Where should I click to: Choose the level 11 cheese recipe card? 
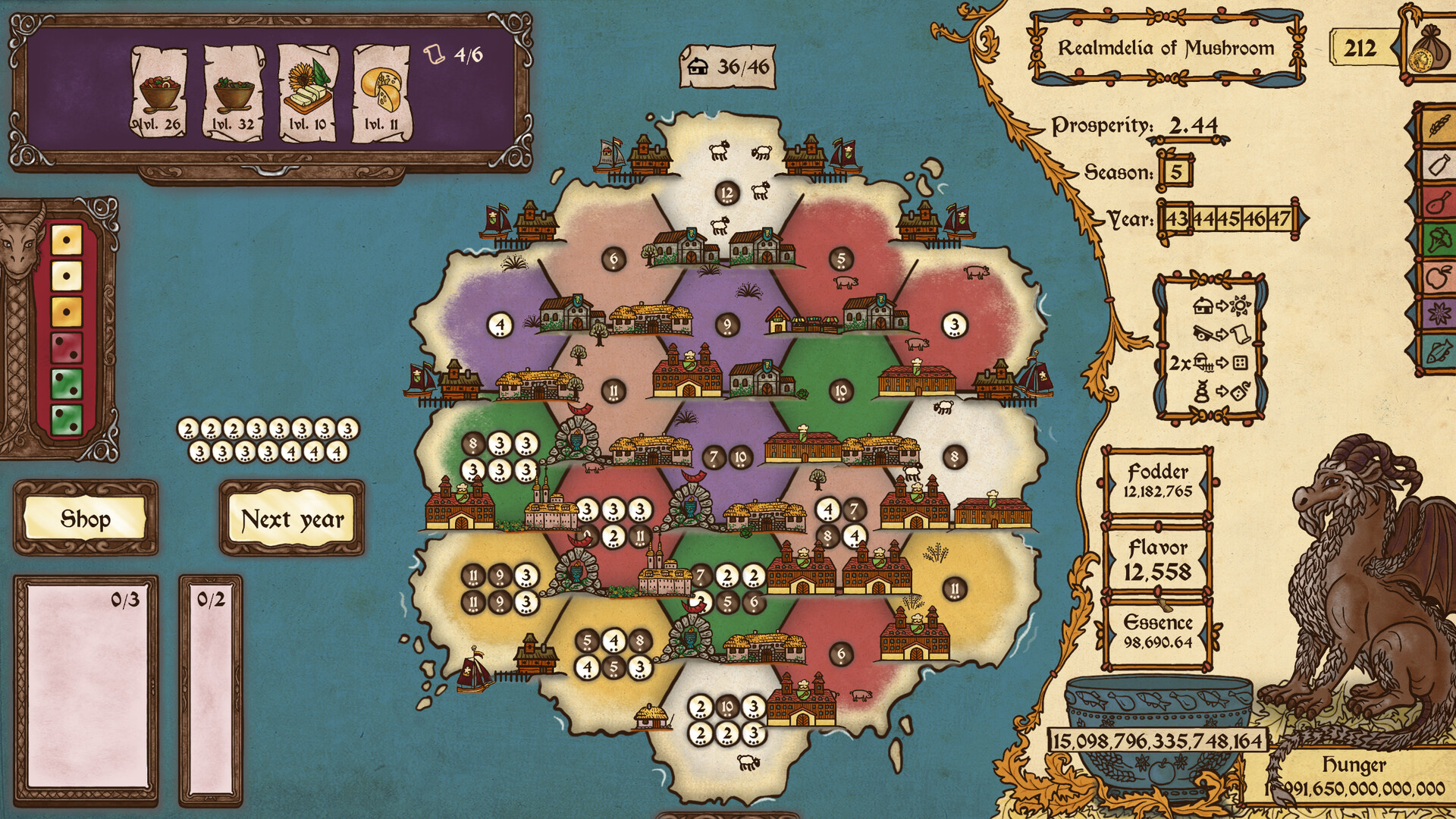click(x=381, y=93)
